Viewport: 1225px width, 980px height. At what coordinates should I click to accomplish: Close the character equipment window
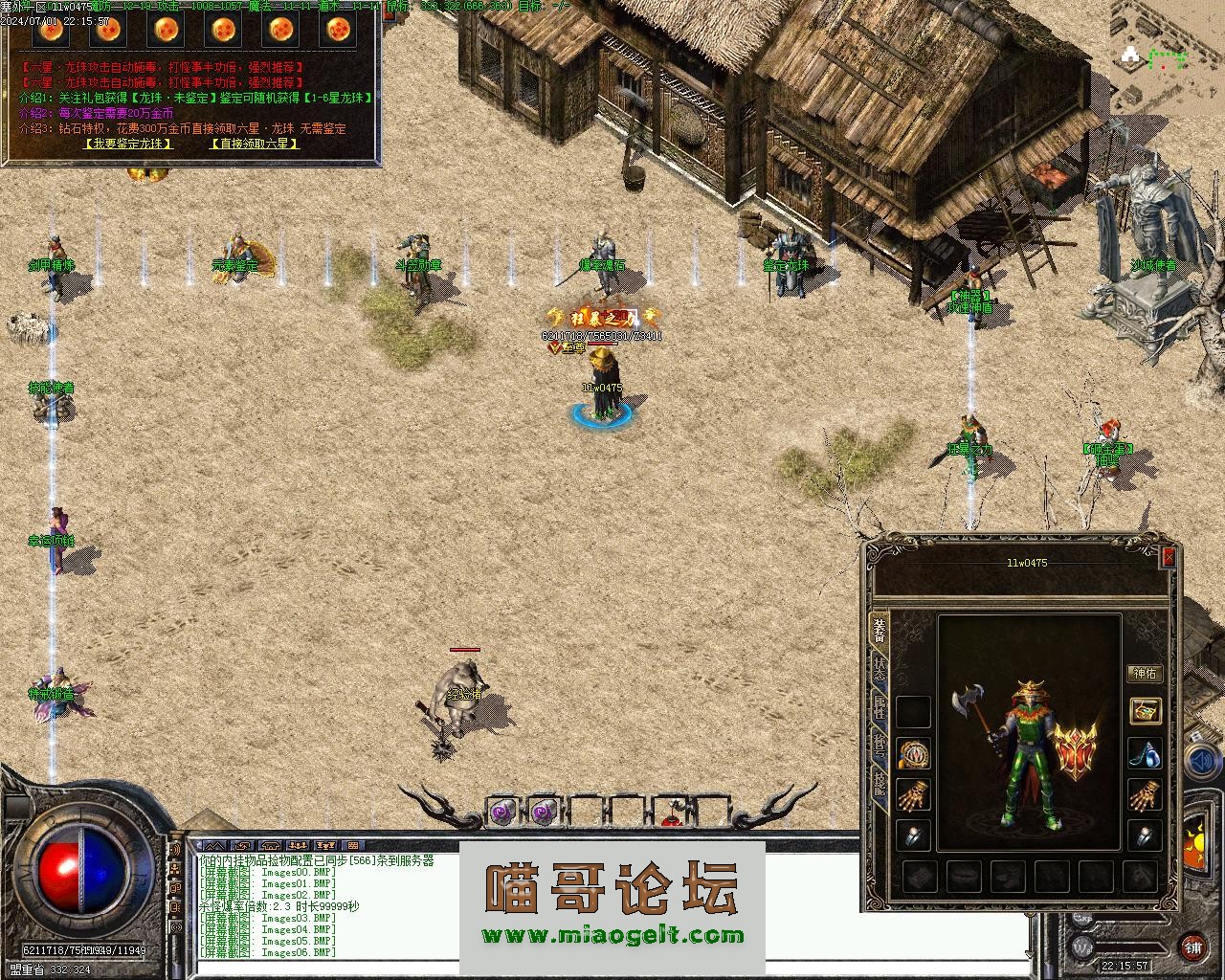[1168, 557]
